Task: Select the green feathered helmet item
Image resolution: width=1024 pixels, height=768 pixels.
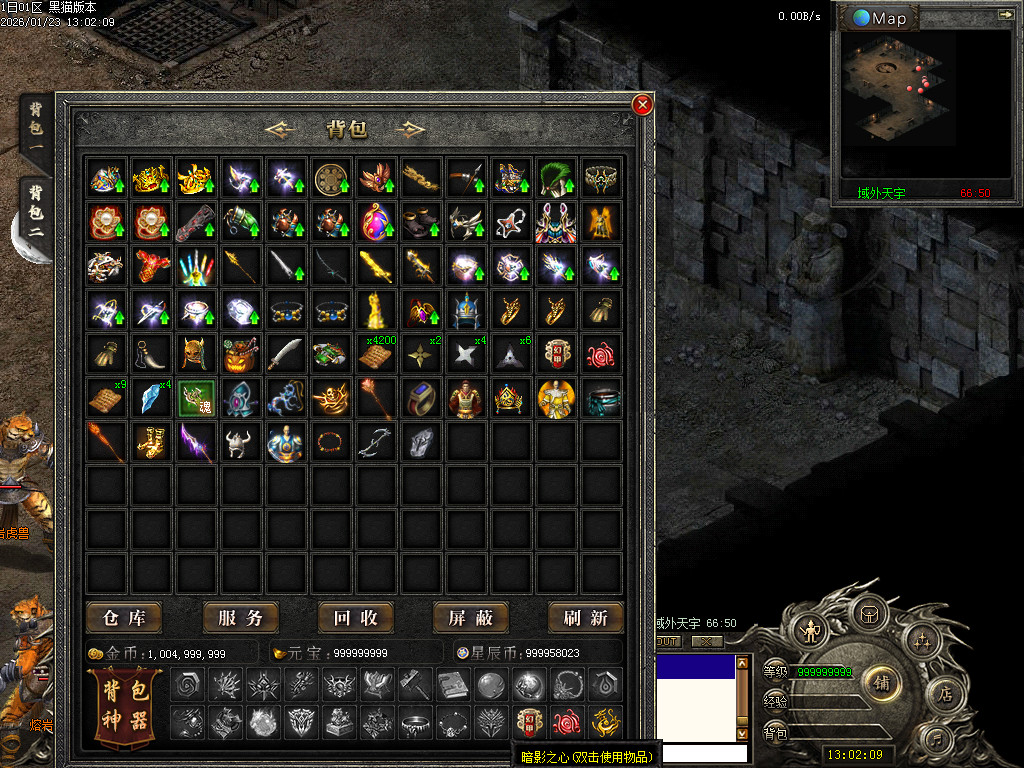Action: point(557,178)
